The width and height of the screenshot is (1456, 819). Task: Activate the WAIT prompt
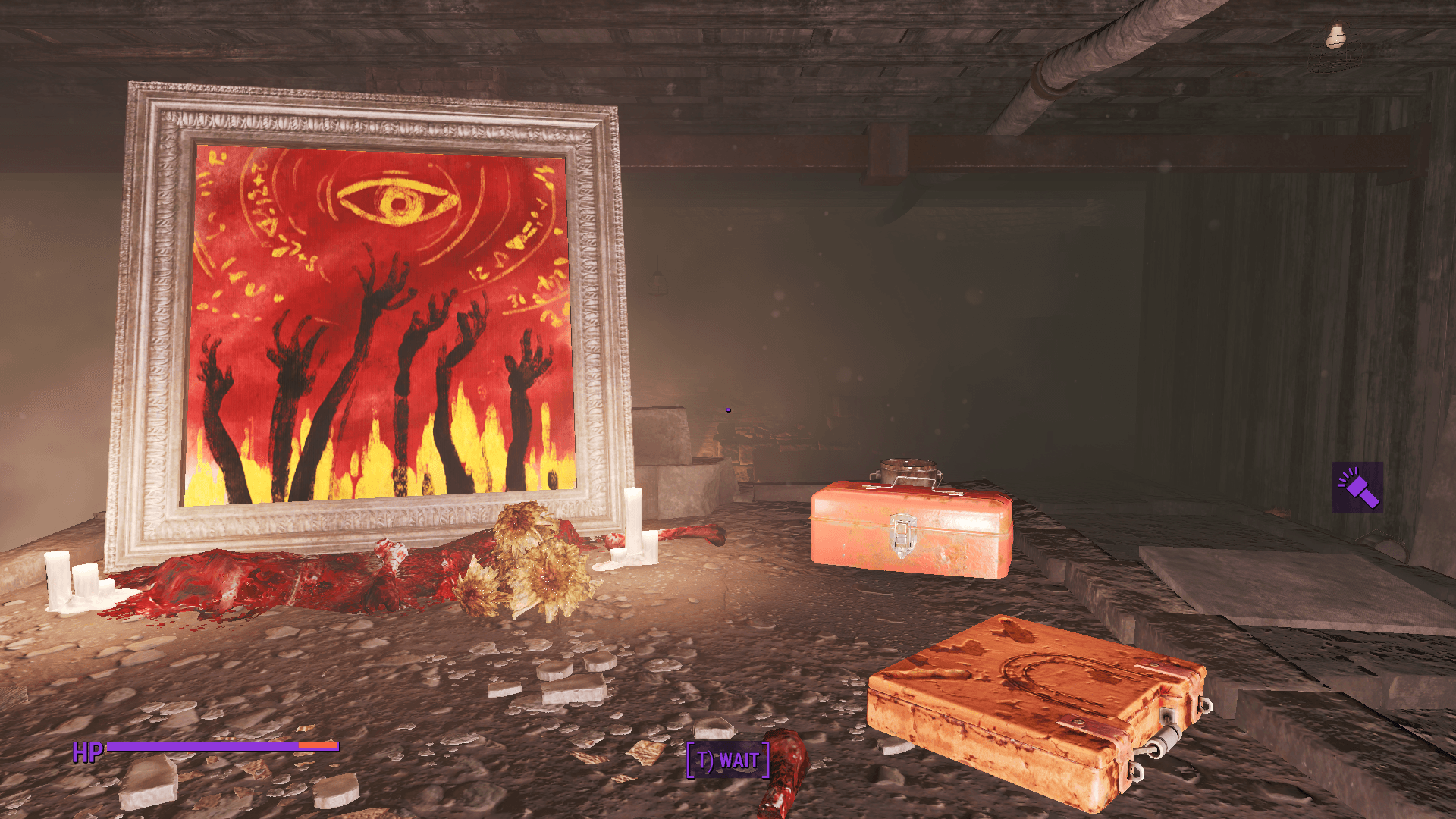click(x=726, y=760)
